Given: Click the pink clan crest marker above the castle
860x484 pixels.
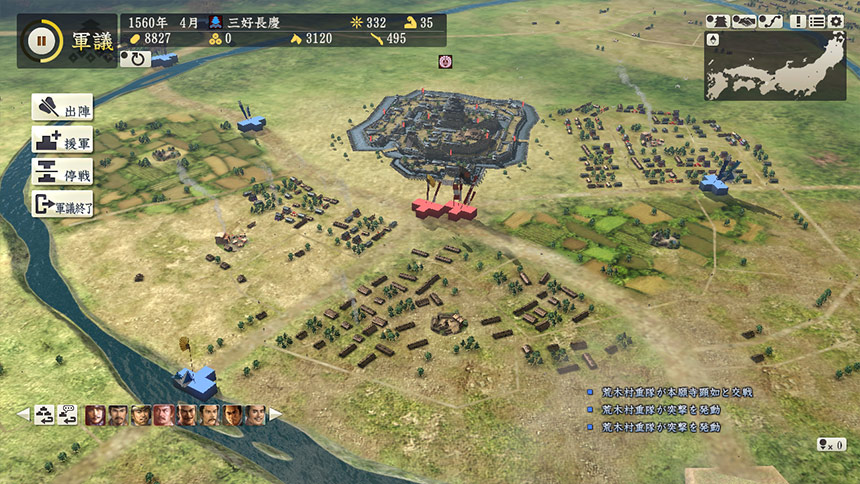Looking at the screenshot, I should (445, 62).
